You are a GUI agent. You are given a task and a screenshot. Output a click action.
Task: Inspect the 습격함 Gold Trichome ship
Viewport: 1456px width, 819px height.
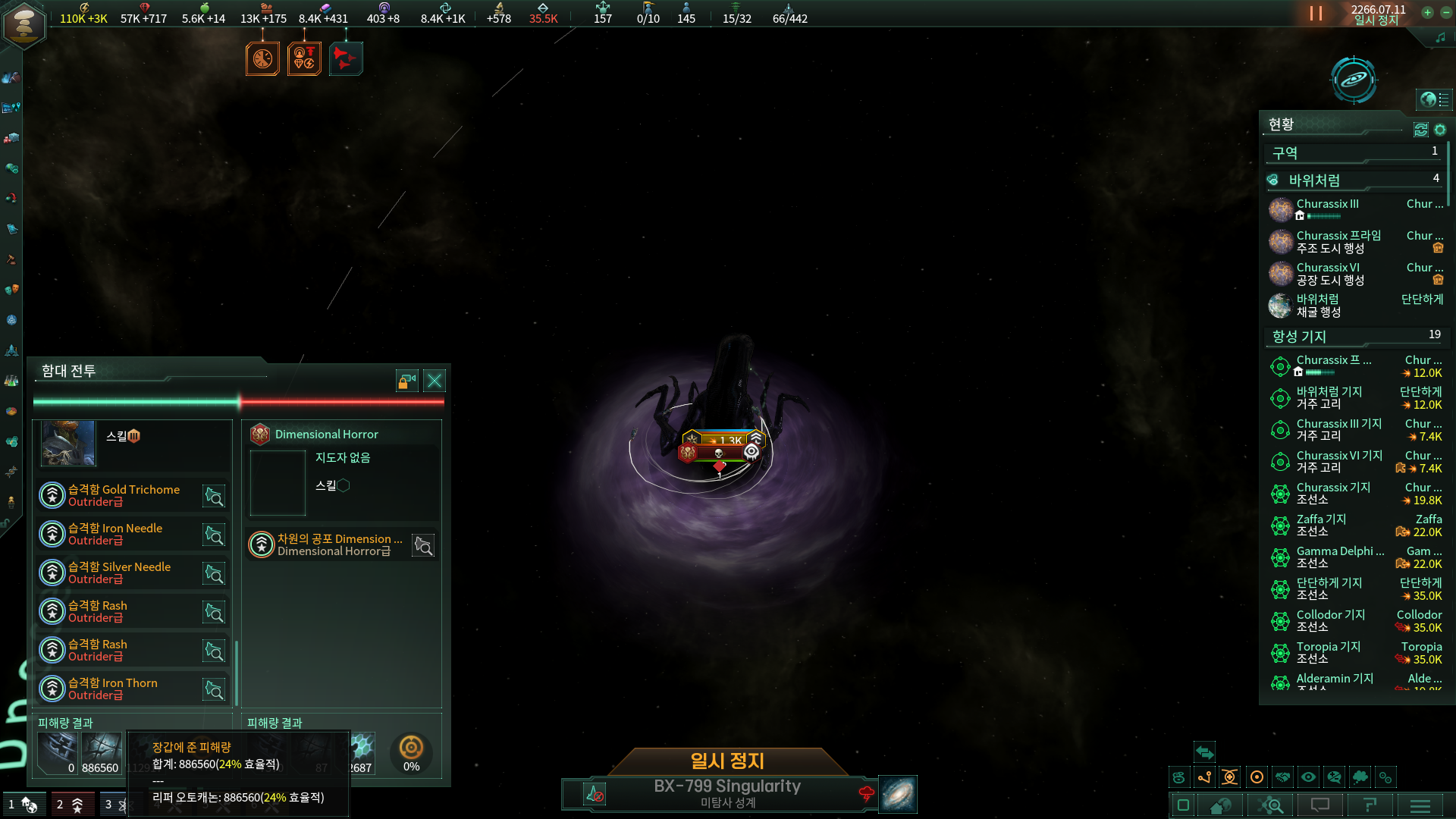click(x=214, y=497)
